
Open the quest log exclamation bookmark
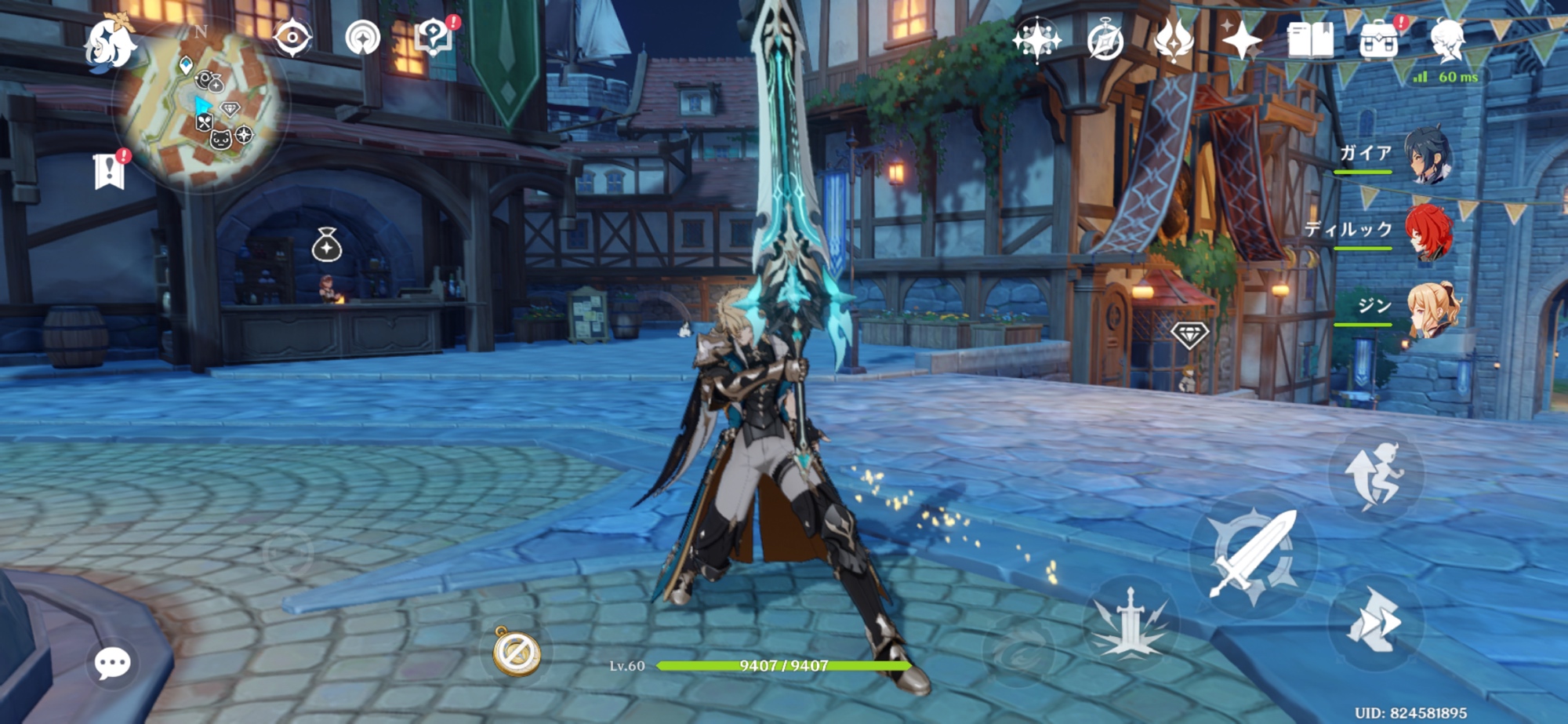click(x=109, y=170)
